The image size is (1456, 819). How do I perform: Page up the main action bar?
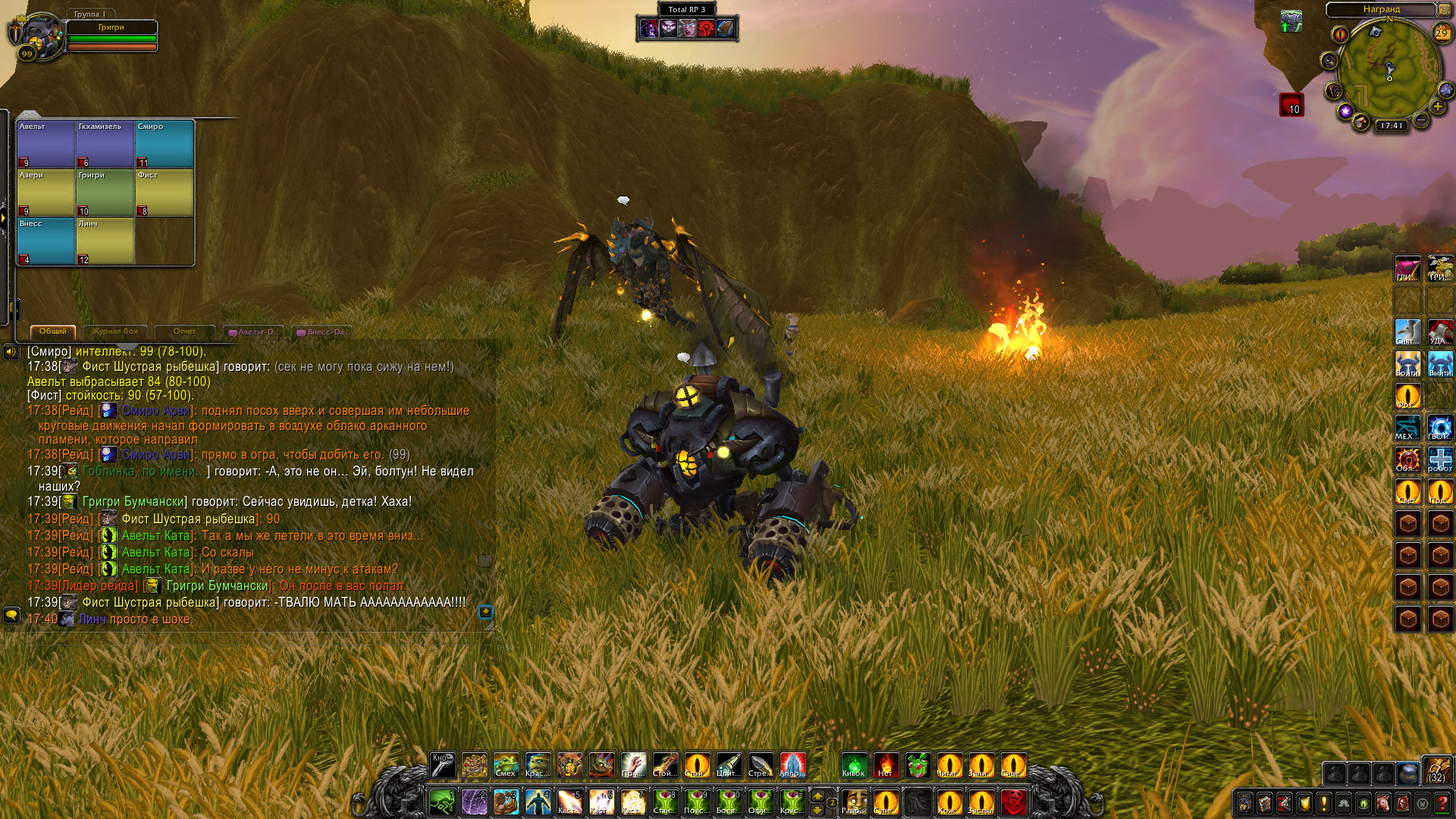[817, 795]
